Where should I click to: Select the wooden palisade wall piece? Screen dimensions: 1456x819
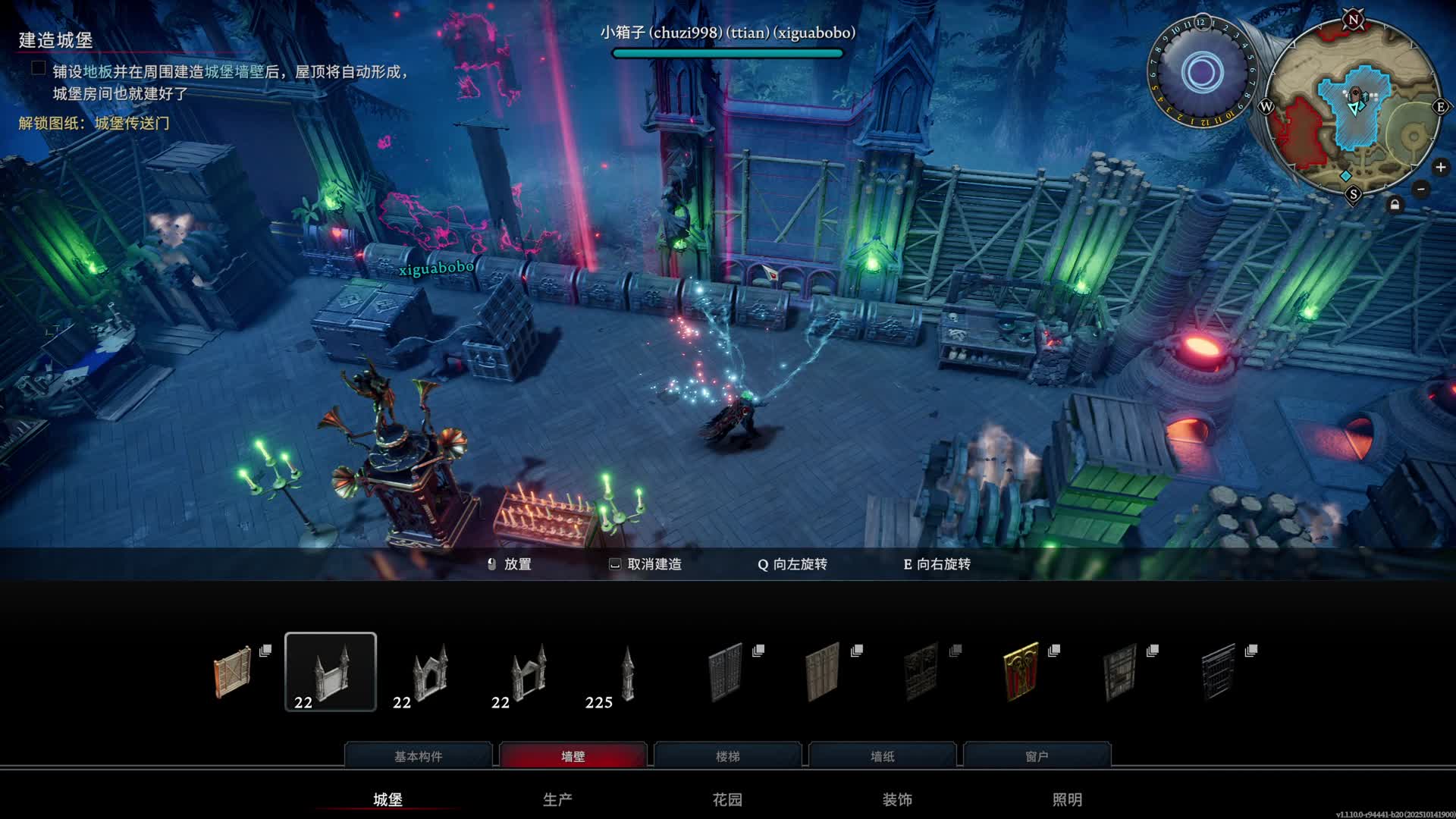[x=233, y=672]
